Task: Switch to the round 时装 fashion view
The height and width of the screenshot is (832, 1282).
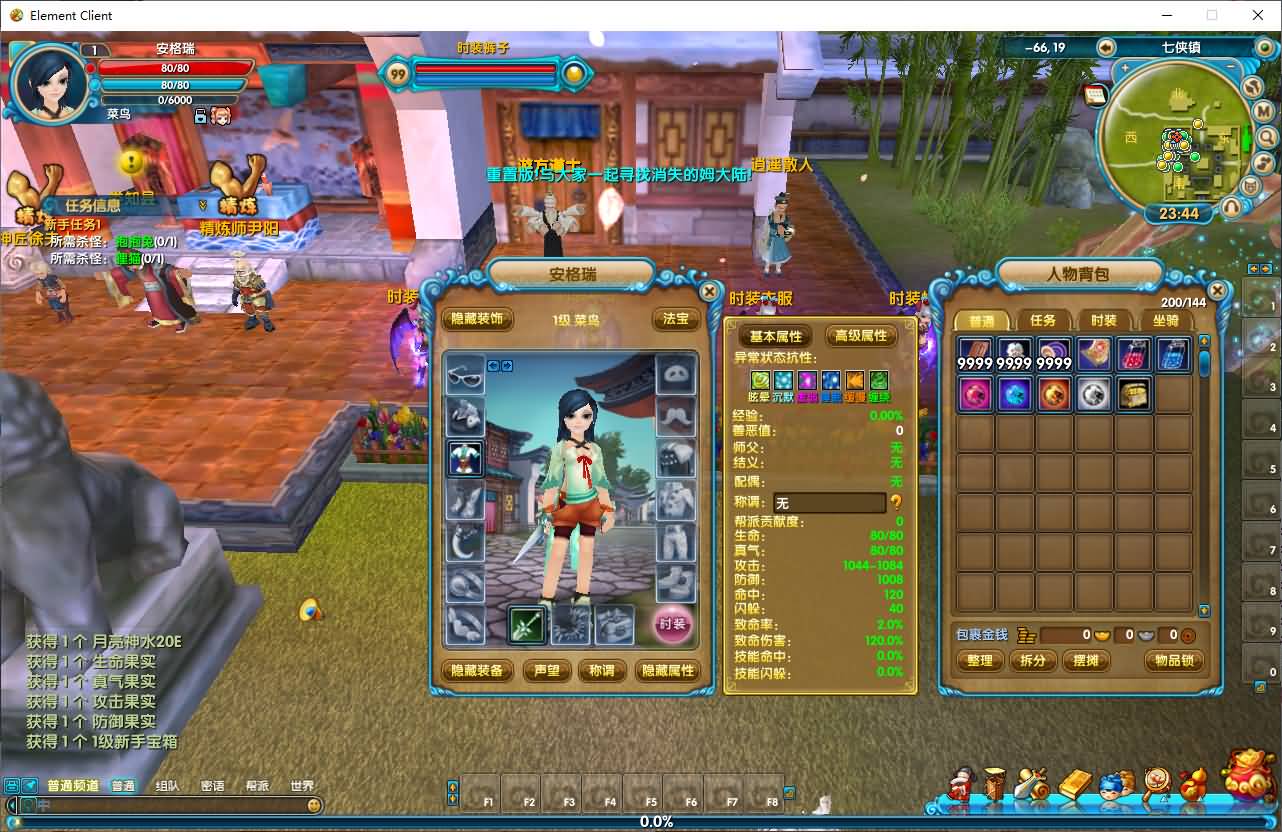Action: click(x=673, y=624)
